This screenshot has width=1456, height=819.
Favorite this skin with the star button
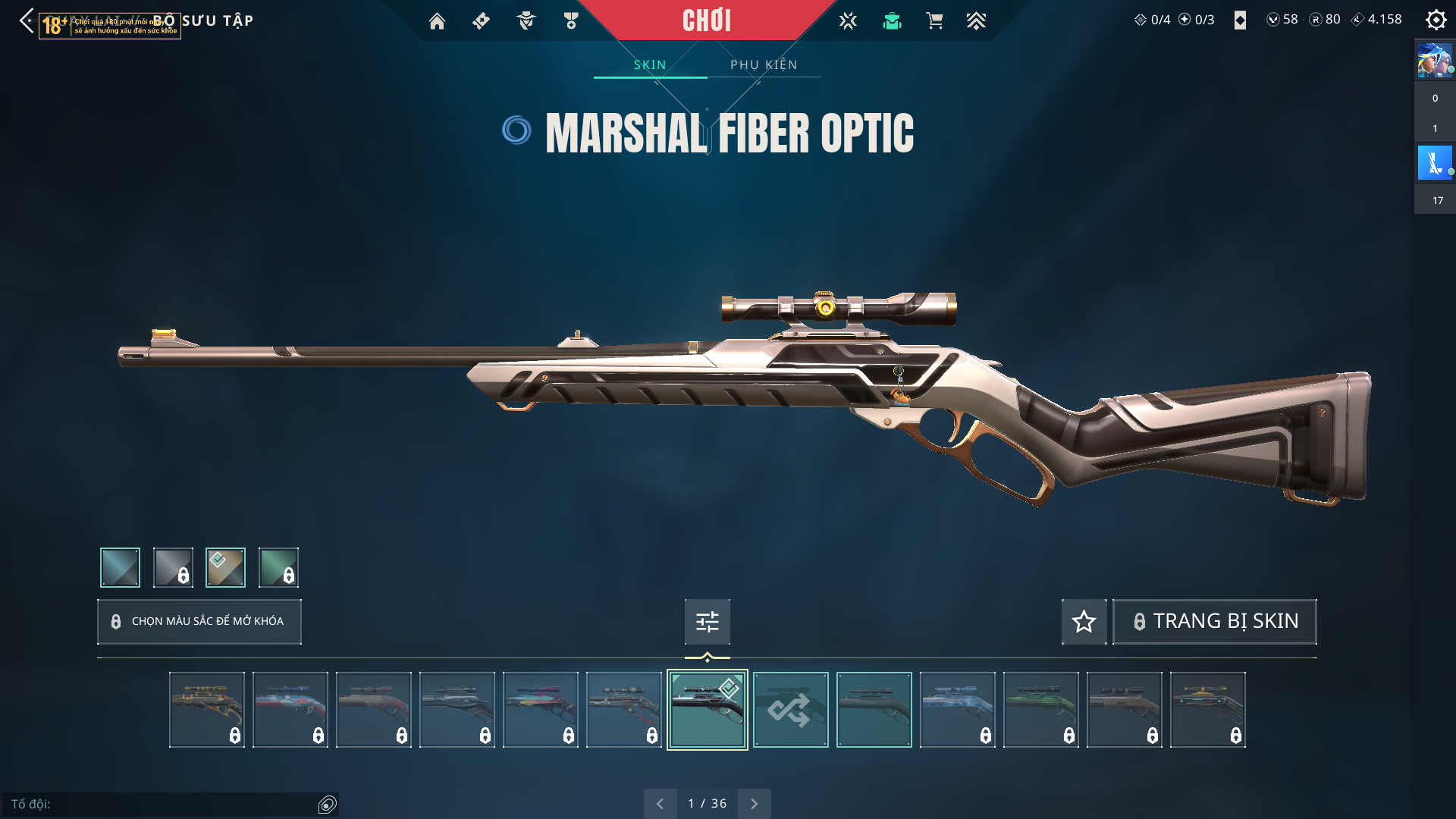(1084, 622)
